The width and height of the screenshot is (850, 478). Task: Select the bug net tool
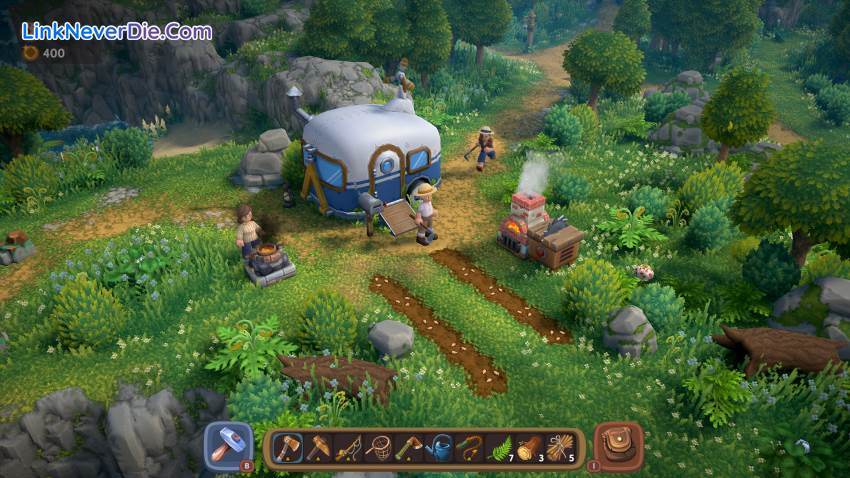click(378, 448)
